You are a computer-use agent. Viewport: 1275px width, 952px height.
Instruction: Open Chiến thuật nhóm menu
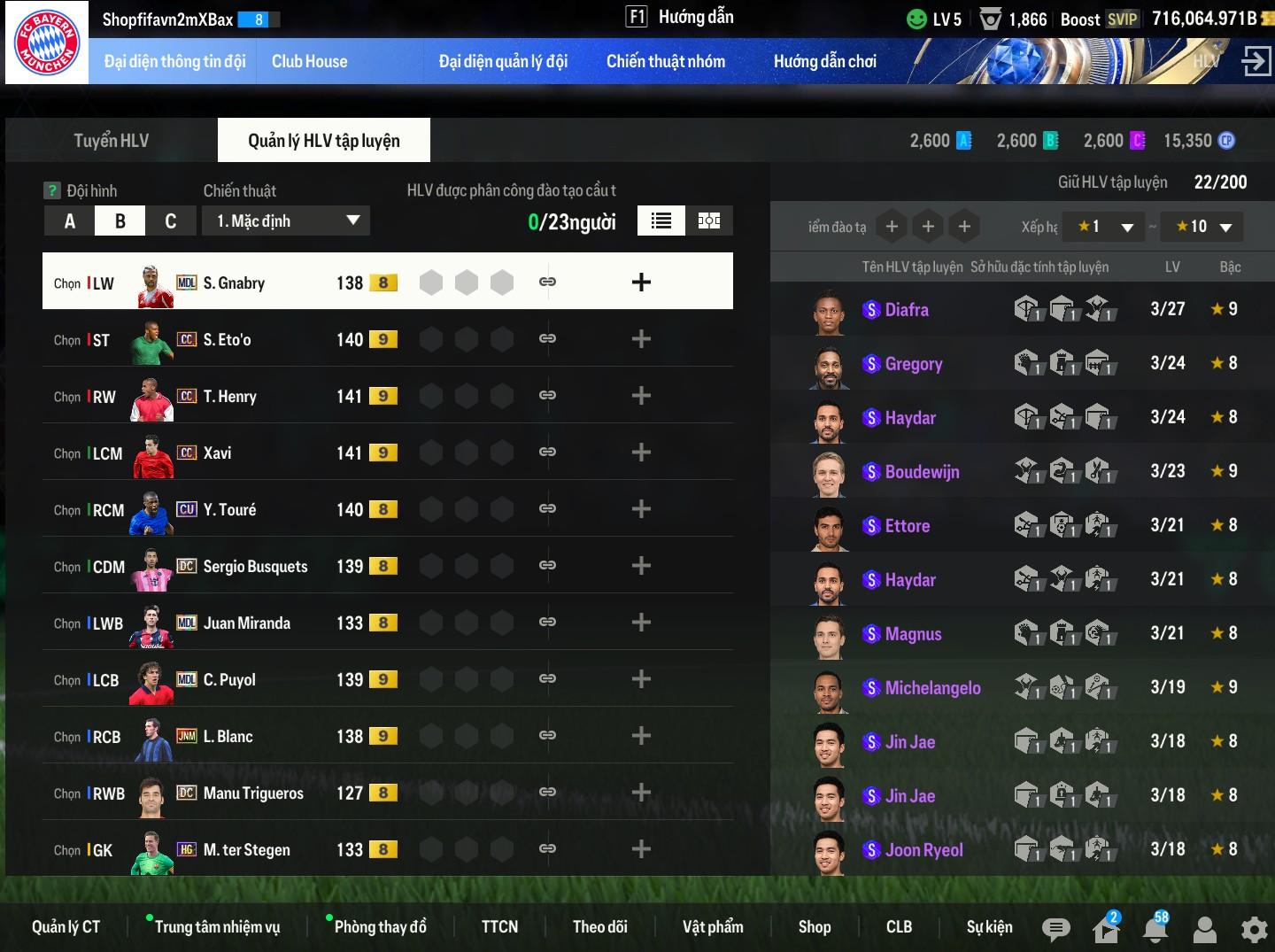click(665, 61)
